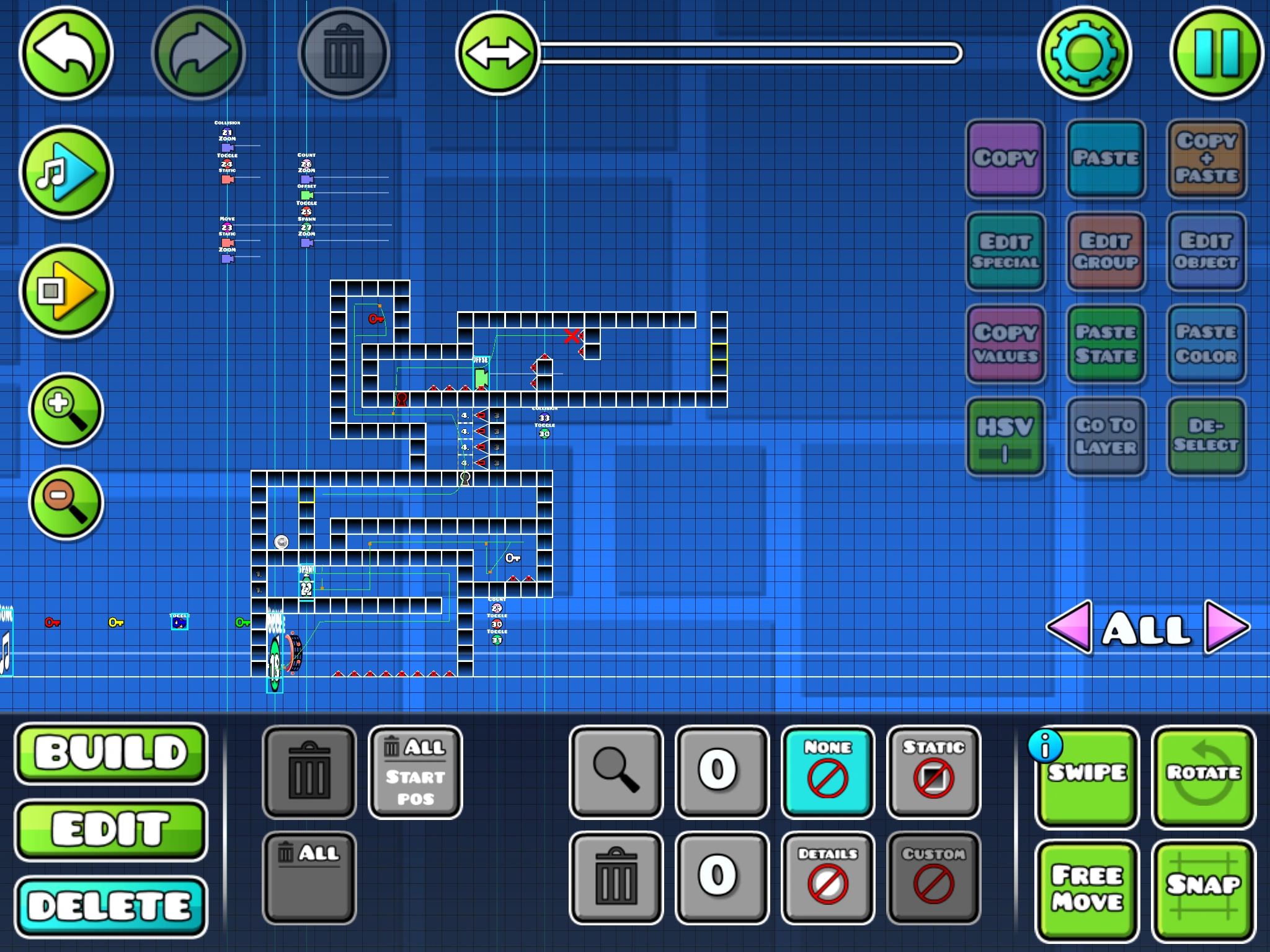Redo the last editor action
The height and width of the screenshot is (952, 1270).
[198, 54]
